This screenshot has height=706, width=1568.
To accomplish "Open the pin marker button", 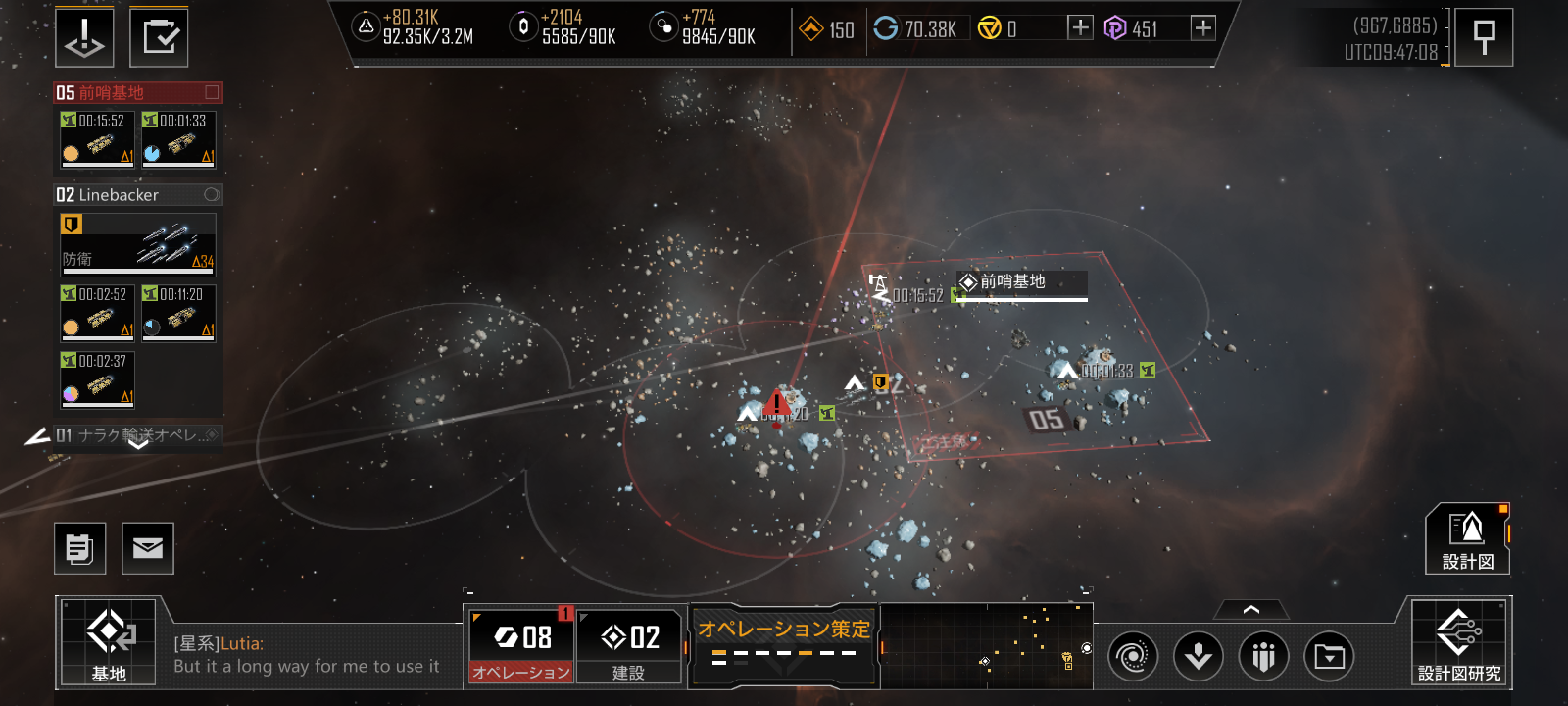I will click(1484, 37).
